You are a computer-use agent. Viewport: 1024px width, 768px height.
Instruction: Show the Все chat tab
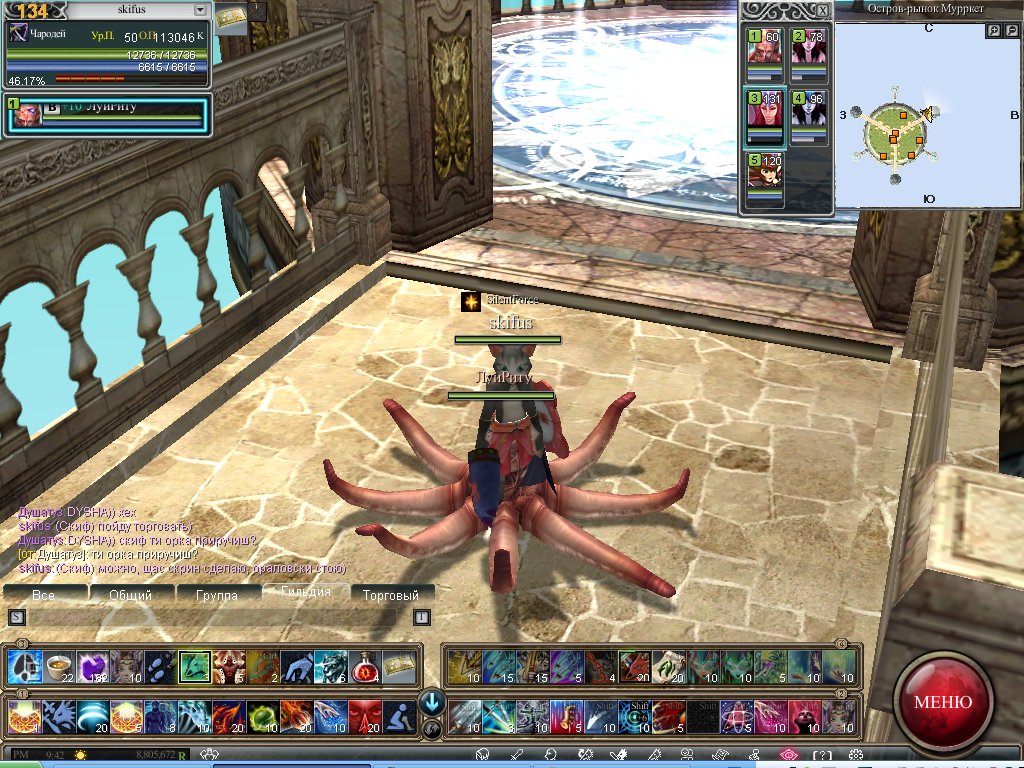[x=43, y=595]
